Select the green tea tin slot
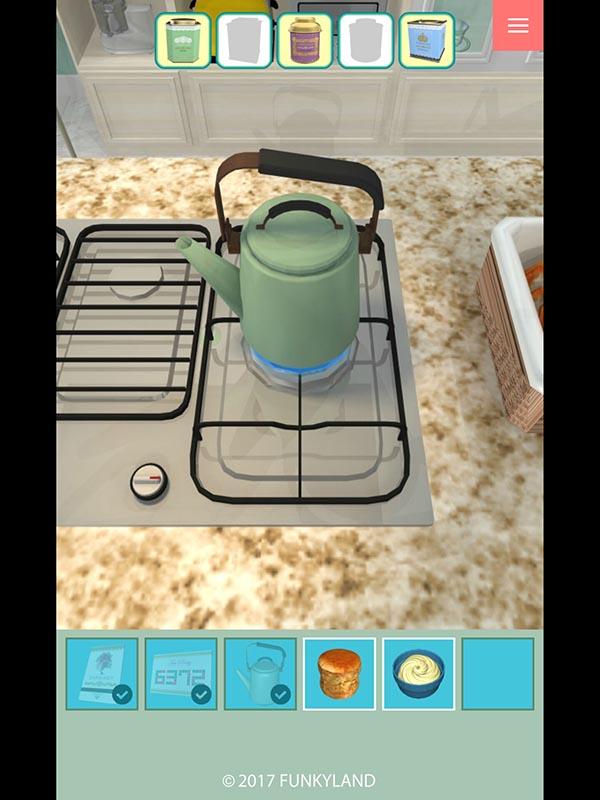The width and height of the screenshot is (600, 800). [x=183, y=41]
